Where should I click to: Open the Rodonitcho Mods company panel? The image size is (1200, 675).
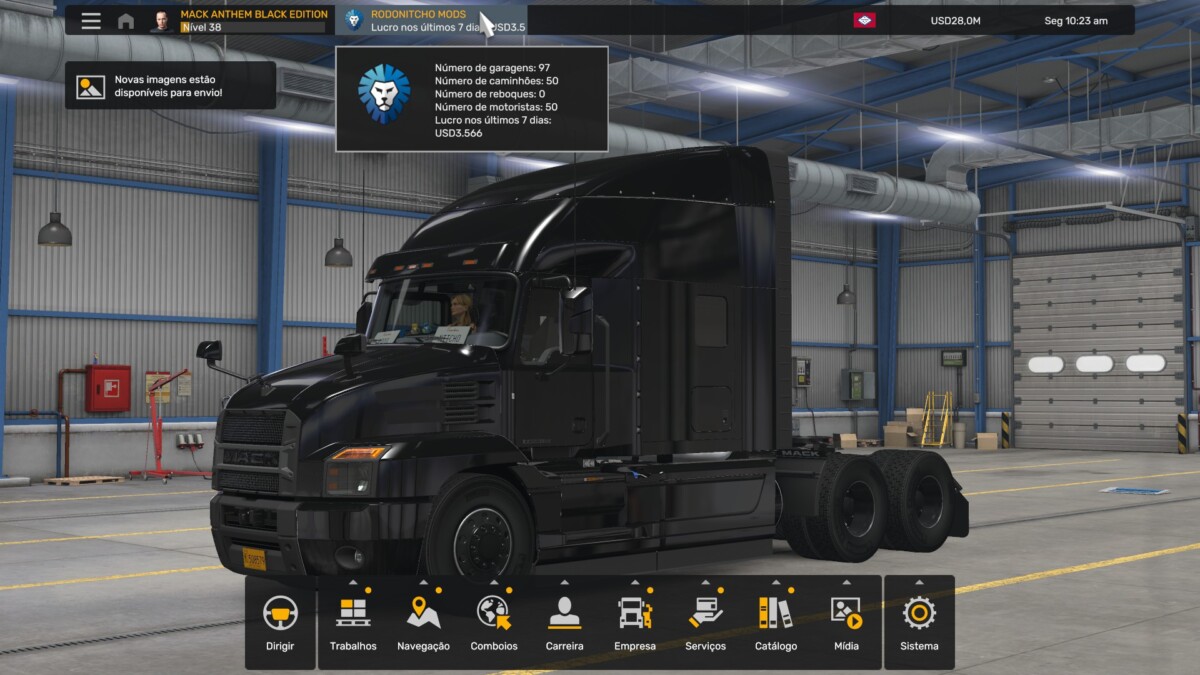tap(430, 21)
